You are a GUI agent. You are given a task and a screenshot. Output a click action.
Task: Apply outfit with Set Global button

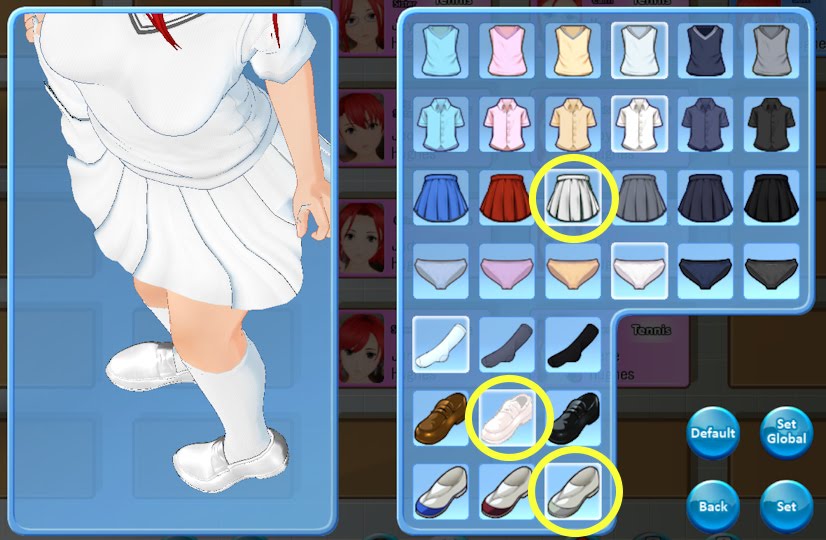(x=786, y=432)
